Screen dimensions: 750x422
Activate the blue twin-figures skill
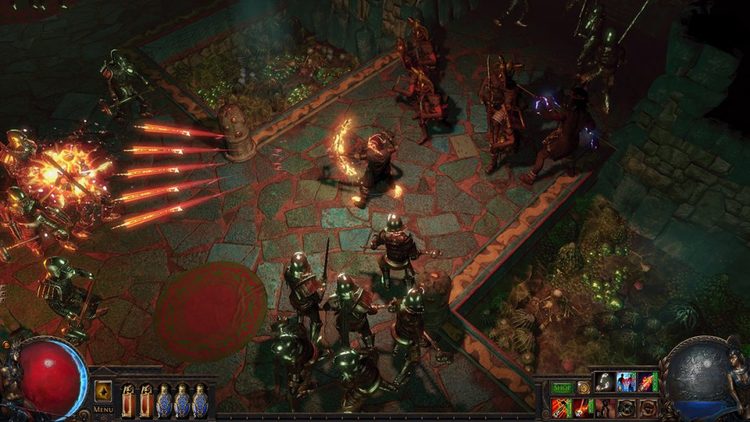(x=626, y=381)
